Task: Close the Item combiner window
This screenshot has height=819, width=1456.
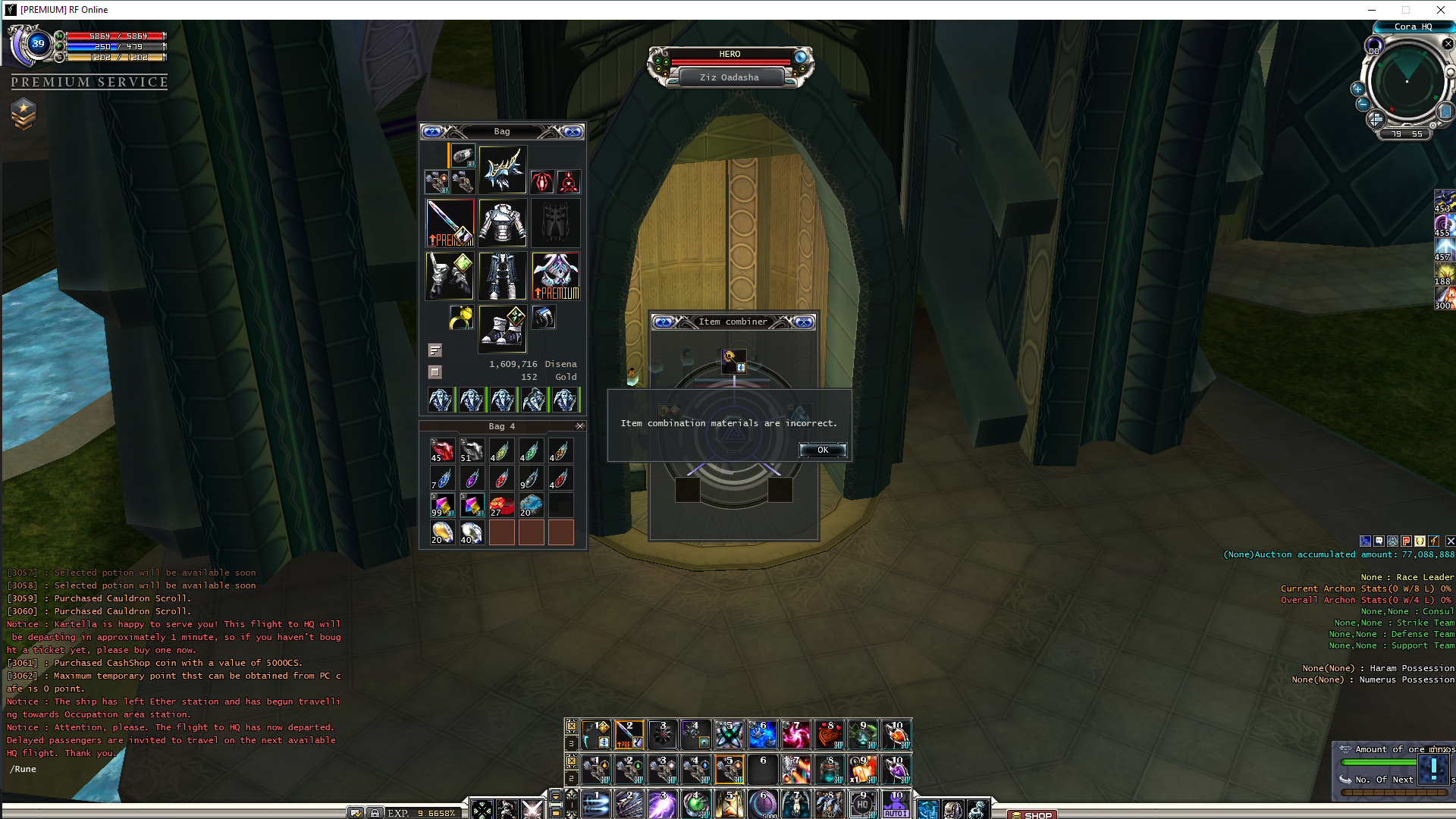Action: 804,322
